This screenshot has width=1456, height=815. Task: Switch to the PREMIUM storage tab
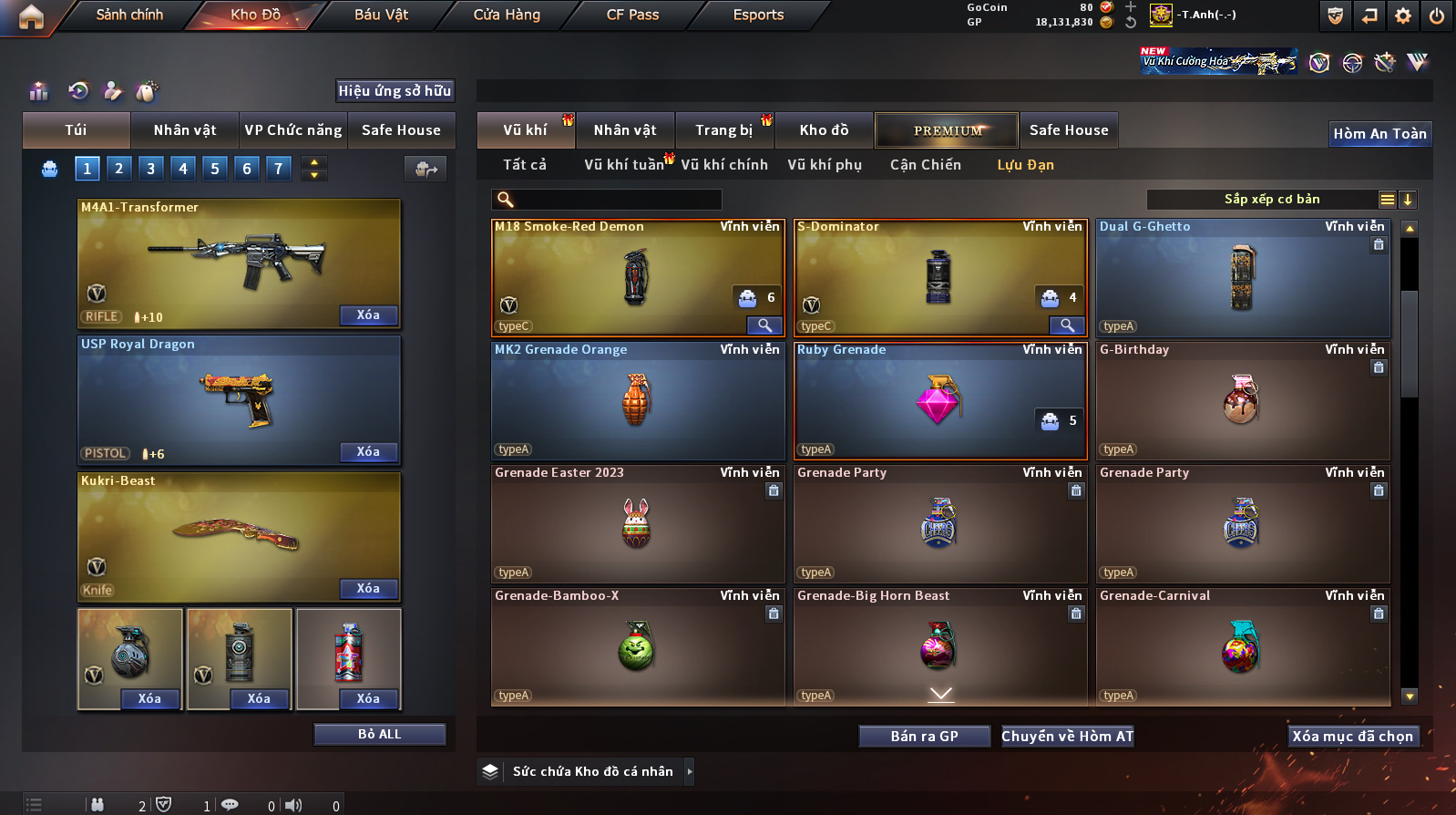(947, 130)
